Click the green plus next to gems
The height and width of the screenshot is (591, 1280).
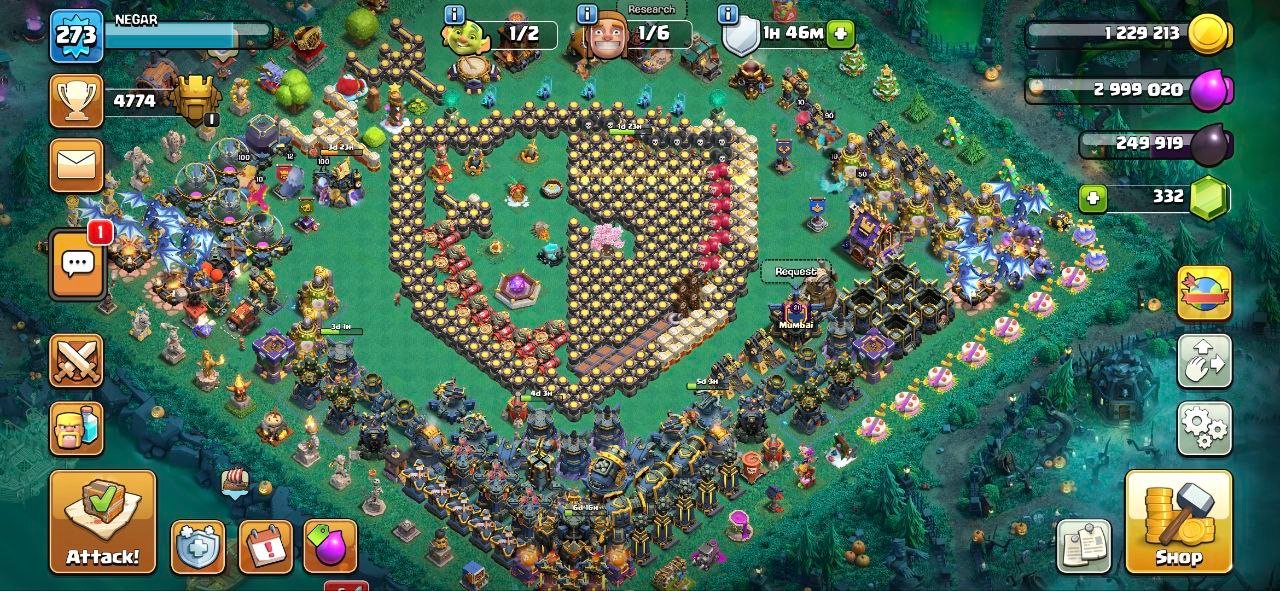coord(1093,198)
